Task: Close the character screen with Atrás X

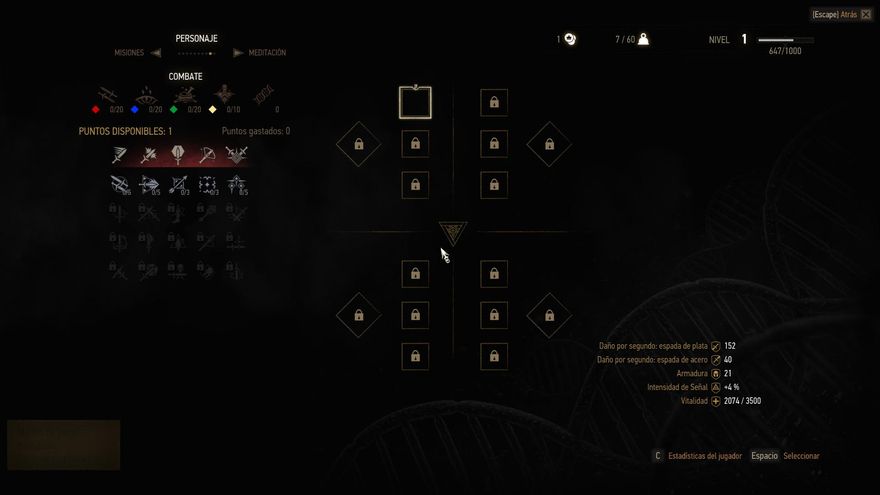Action: point(865,15)
